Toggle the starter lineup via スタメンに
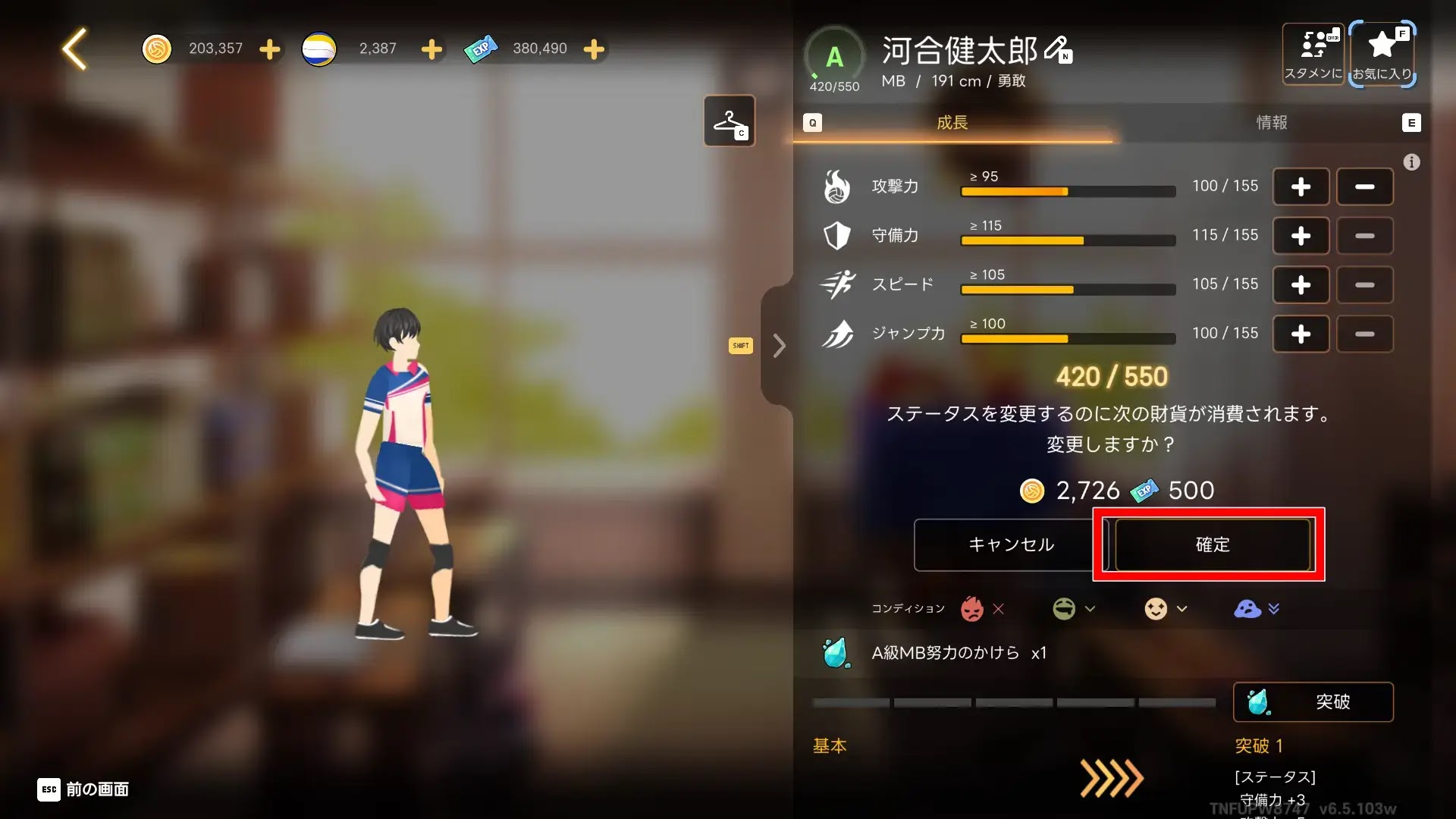The height and width of the screenshot is (819, 1456). point(1313,53)
